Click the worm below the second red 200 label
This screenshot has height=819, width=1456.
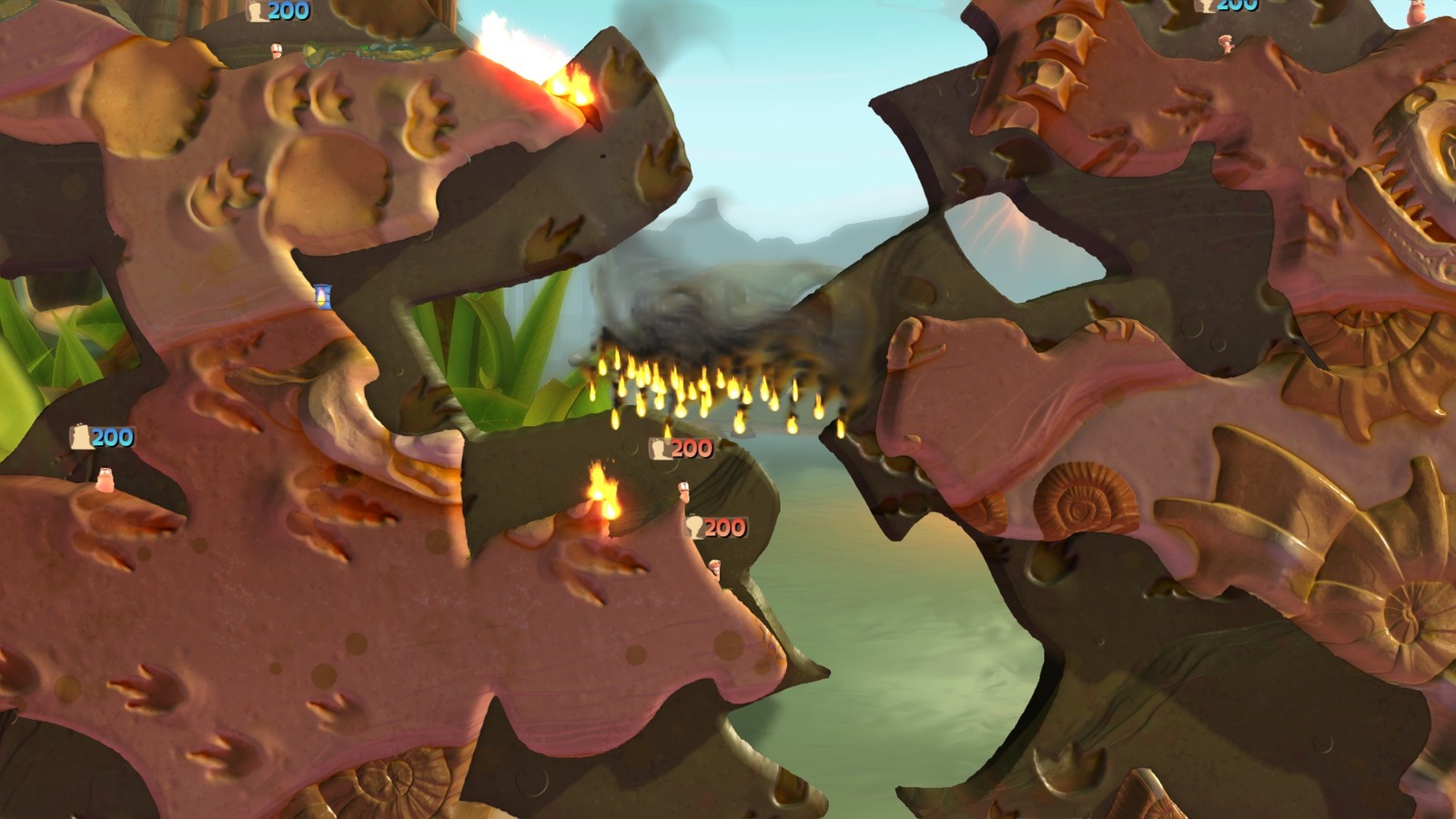click(x=717, y=569)
